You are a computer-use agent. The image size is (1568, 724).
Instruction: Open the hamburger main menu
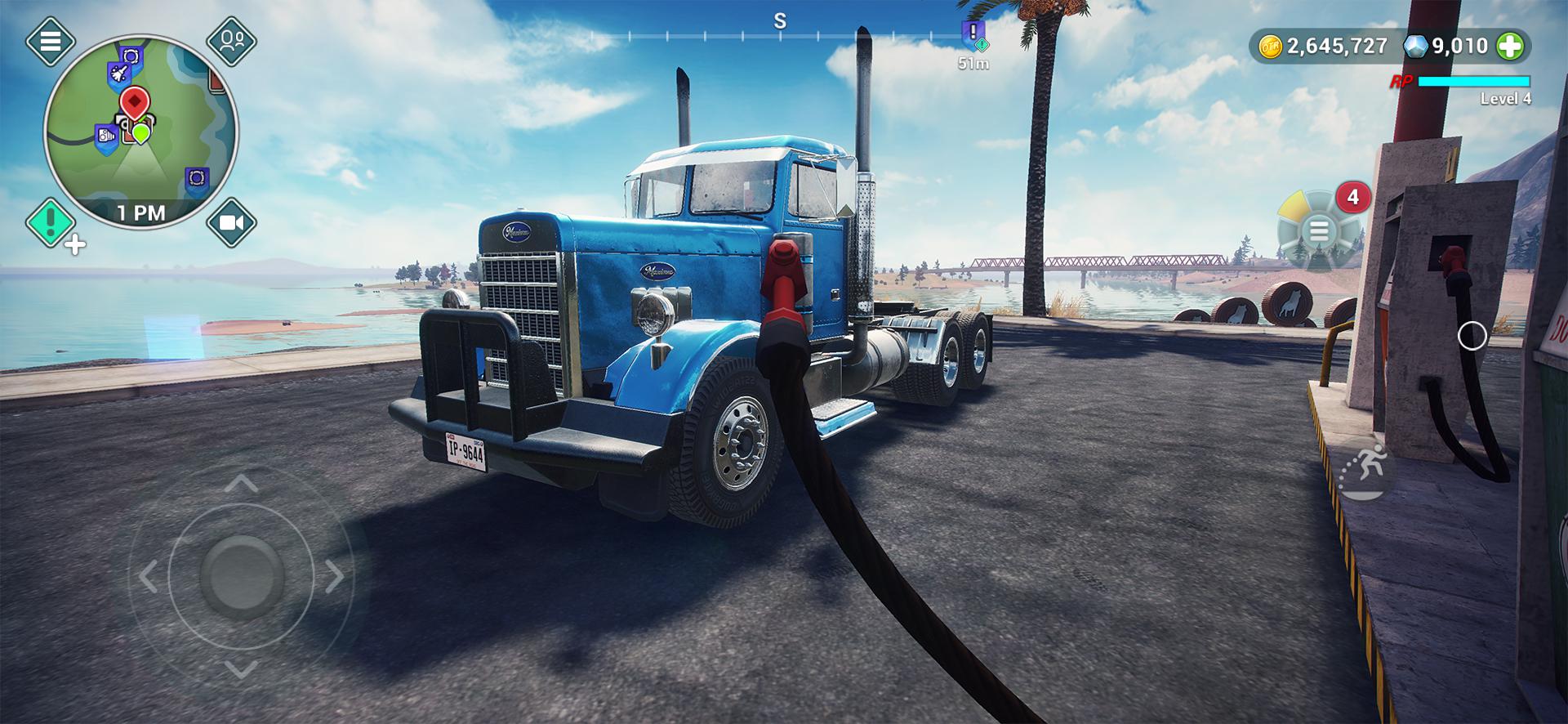[50, 40]
